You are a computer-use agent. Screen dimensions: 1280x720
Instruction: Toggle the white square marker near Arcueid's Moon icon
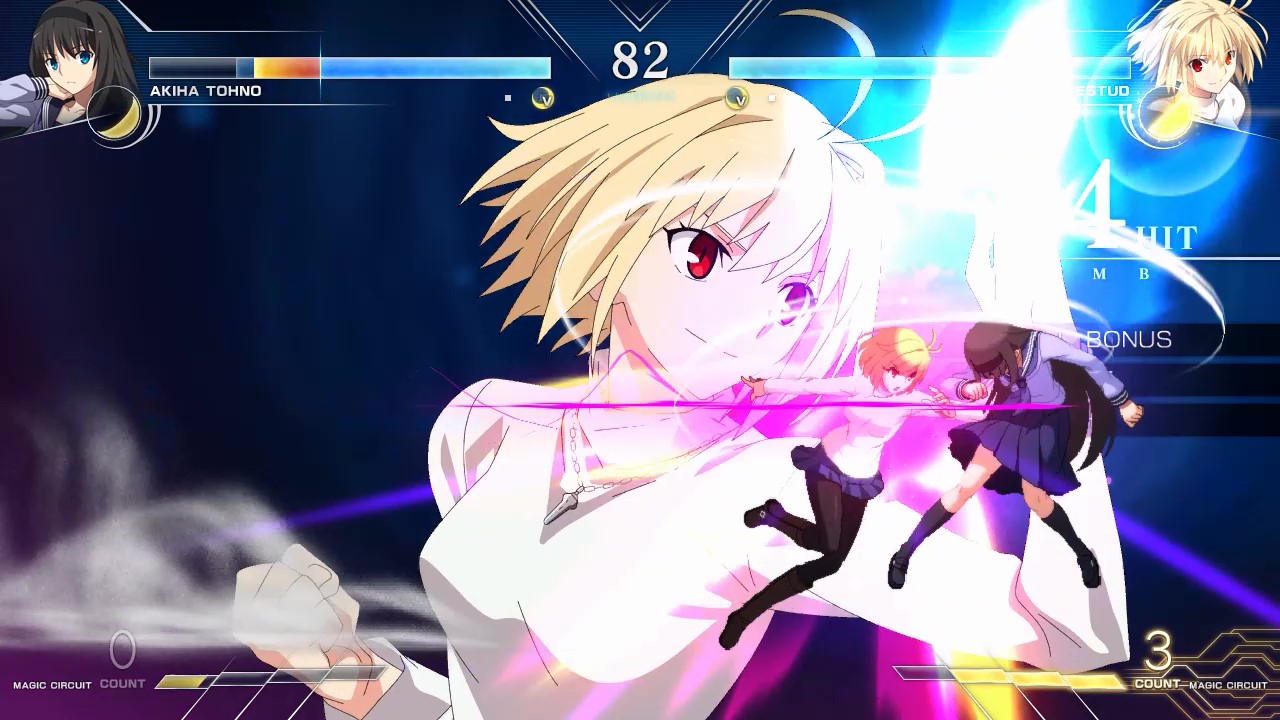click(x=771, y=98)
